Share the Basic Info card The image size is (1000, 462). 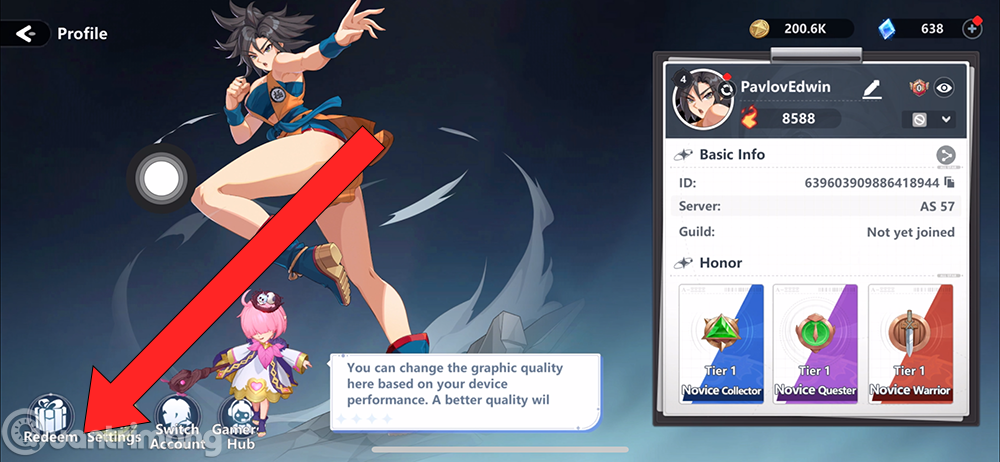pos(945,155)
